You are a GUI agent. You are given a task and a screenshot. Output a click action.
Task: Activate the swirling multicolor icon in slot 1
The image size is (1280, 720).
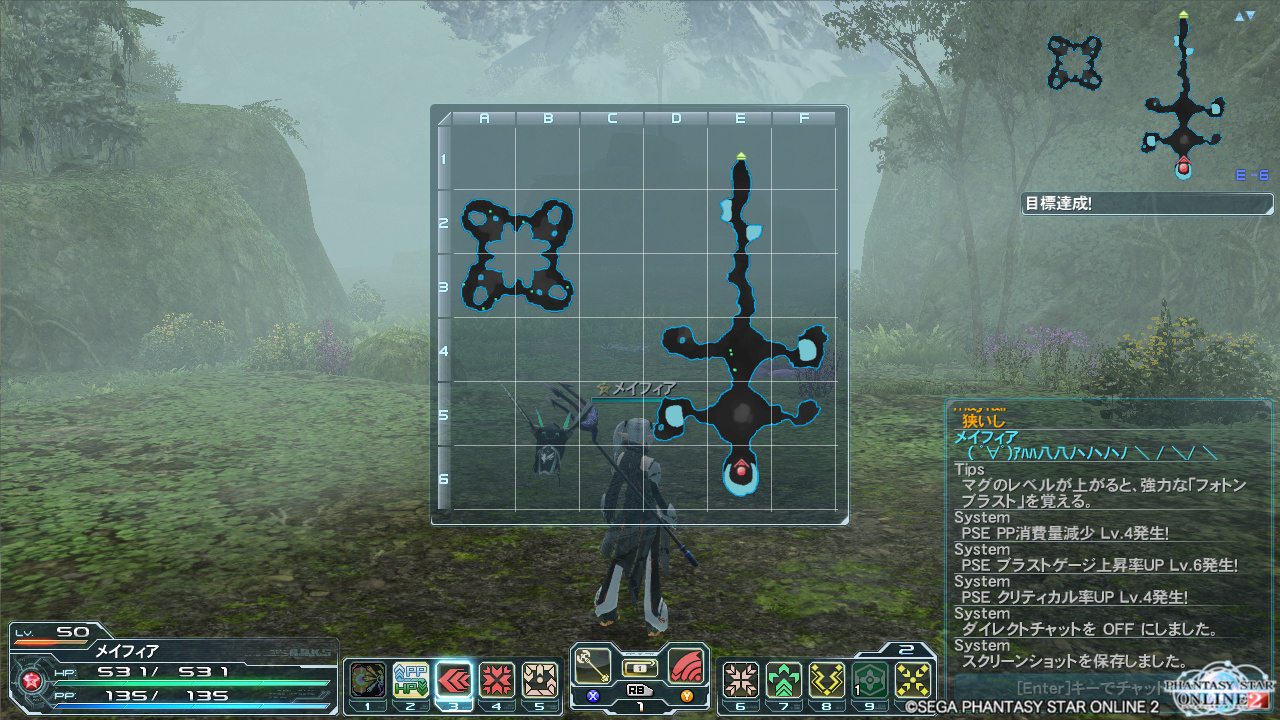(x=367, y=680)
